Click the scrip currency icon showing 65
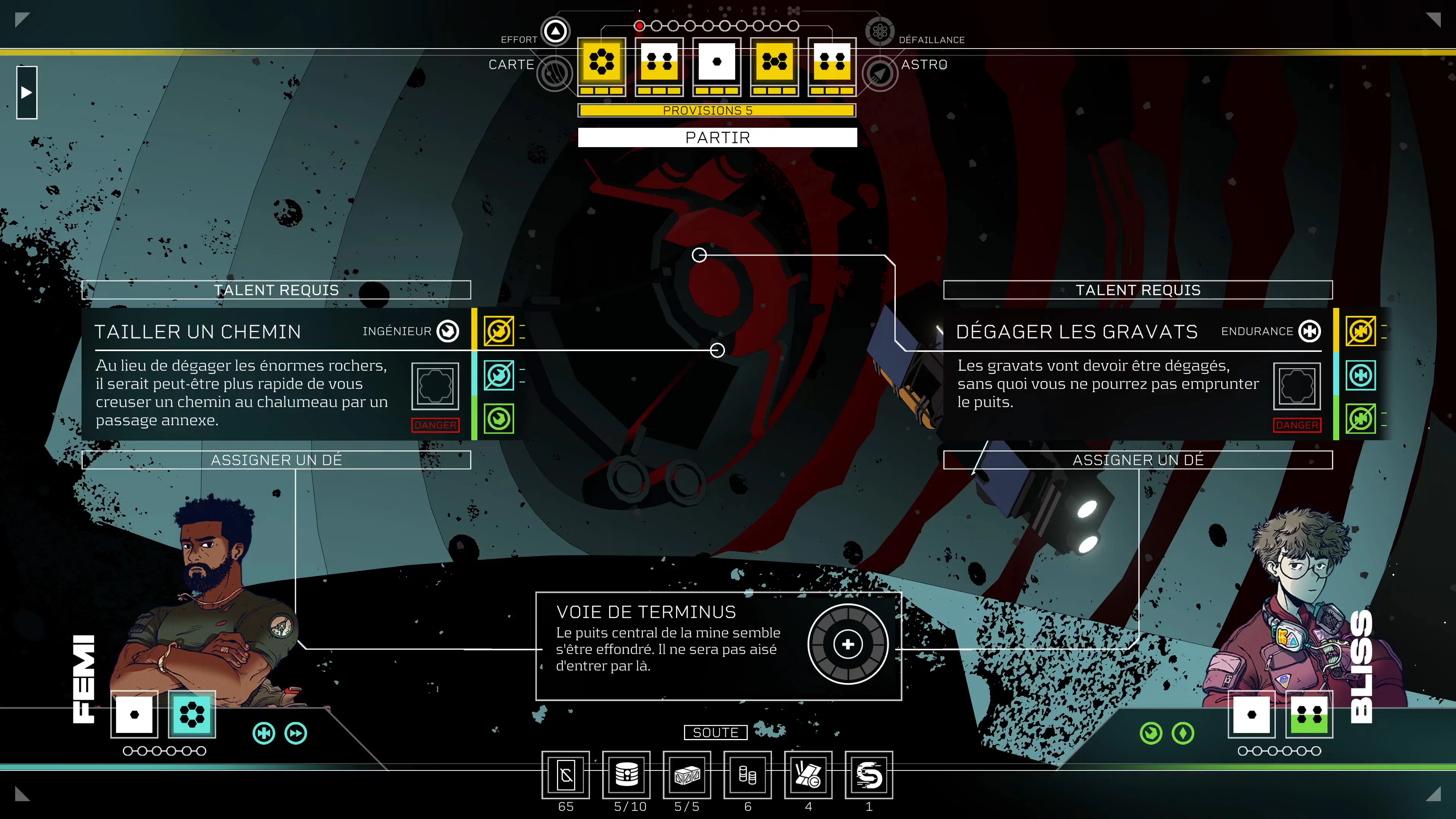This screenshot has width=1456, height=819. click(x=566, y=775)
